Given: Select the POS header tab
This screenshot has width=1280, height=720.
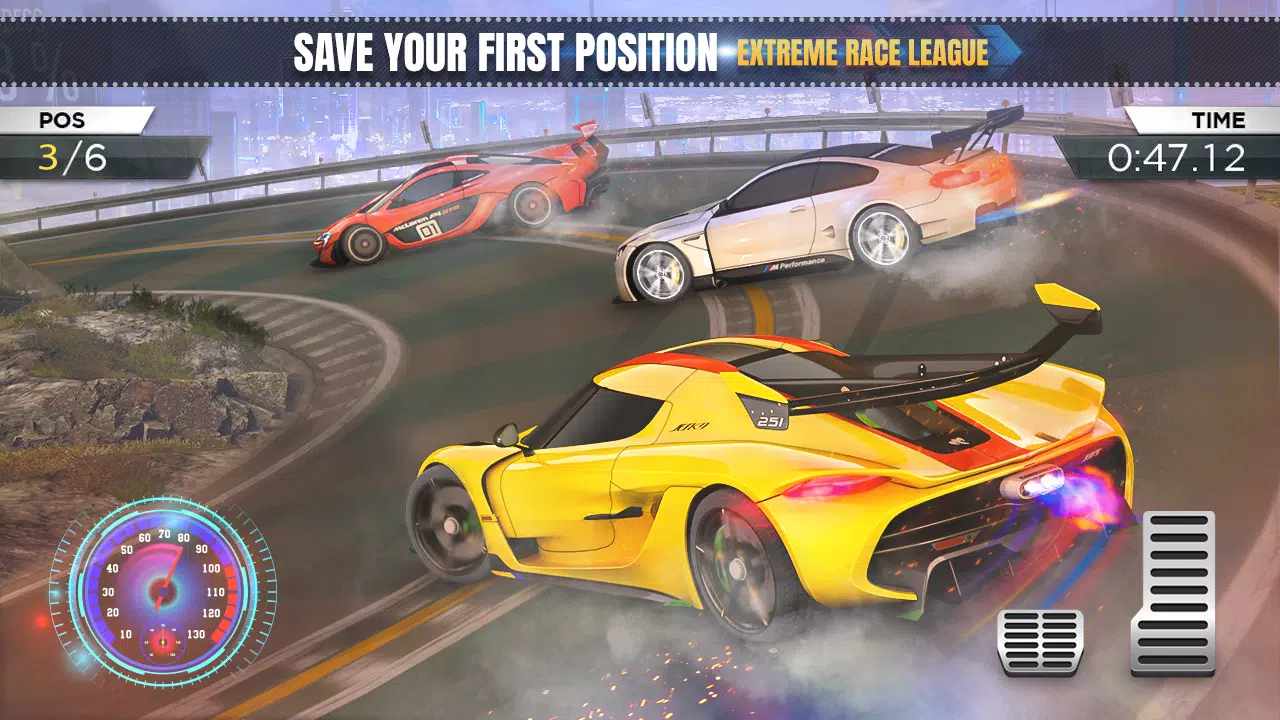Looking at the screenshot, I should pyautogui.click(x=62, y=121).
